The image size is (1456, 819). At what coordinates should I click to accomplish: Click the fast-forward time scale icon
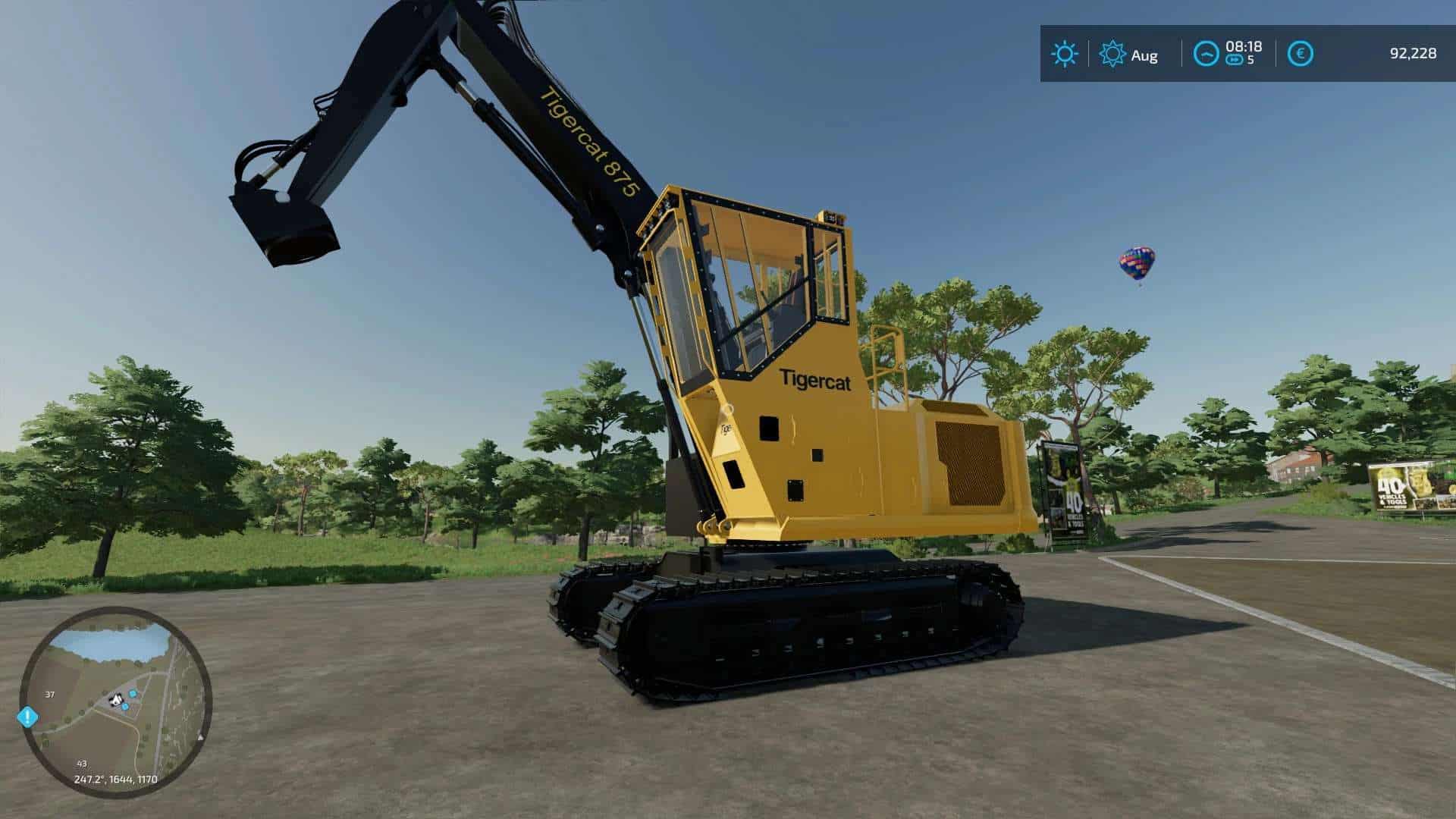pos(1235,60)
